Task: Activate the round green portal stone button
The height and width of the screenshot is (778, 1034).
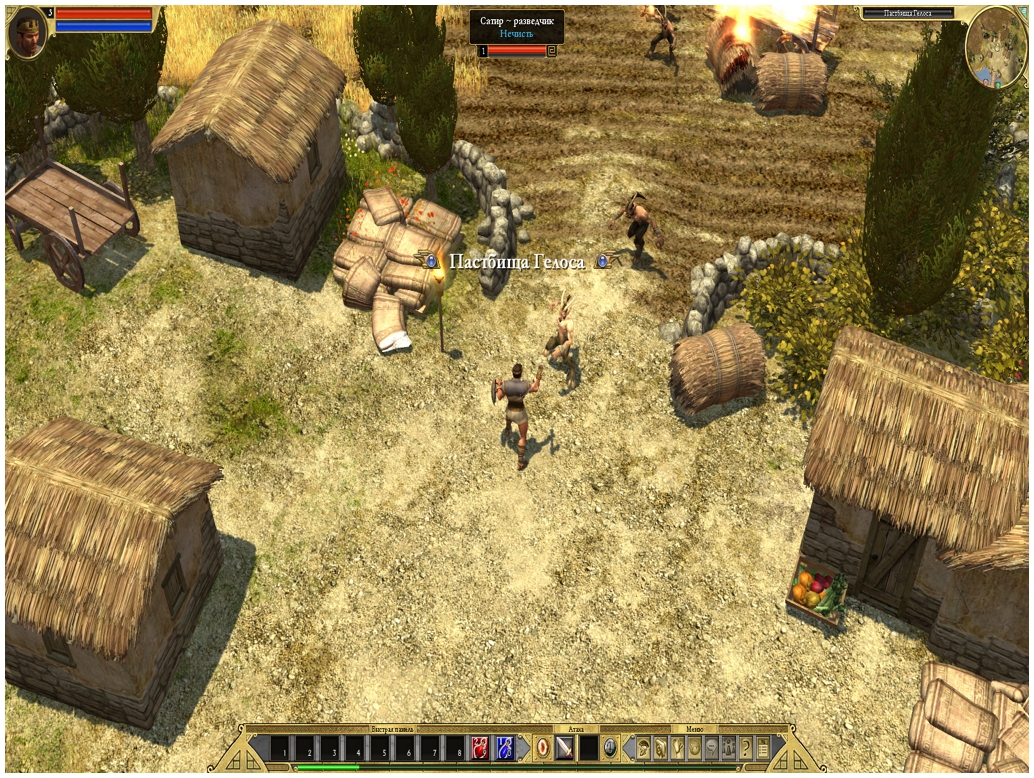Action: click(610, 748)
